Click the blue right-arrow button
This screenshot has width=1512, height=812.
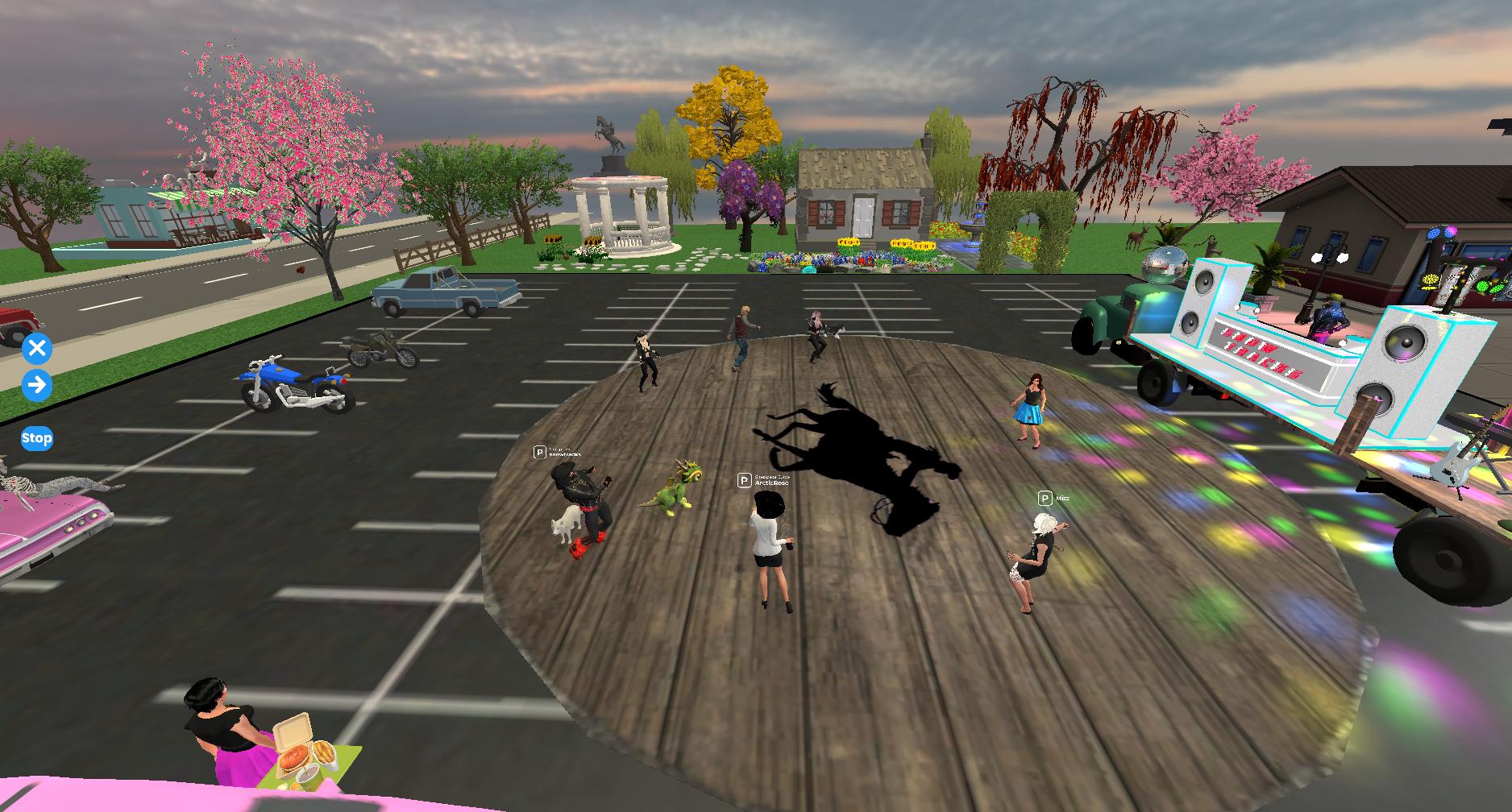[x=36, y=385]
